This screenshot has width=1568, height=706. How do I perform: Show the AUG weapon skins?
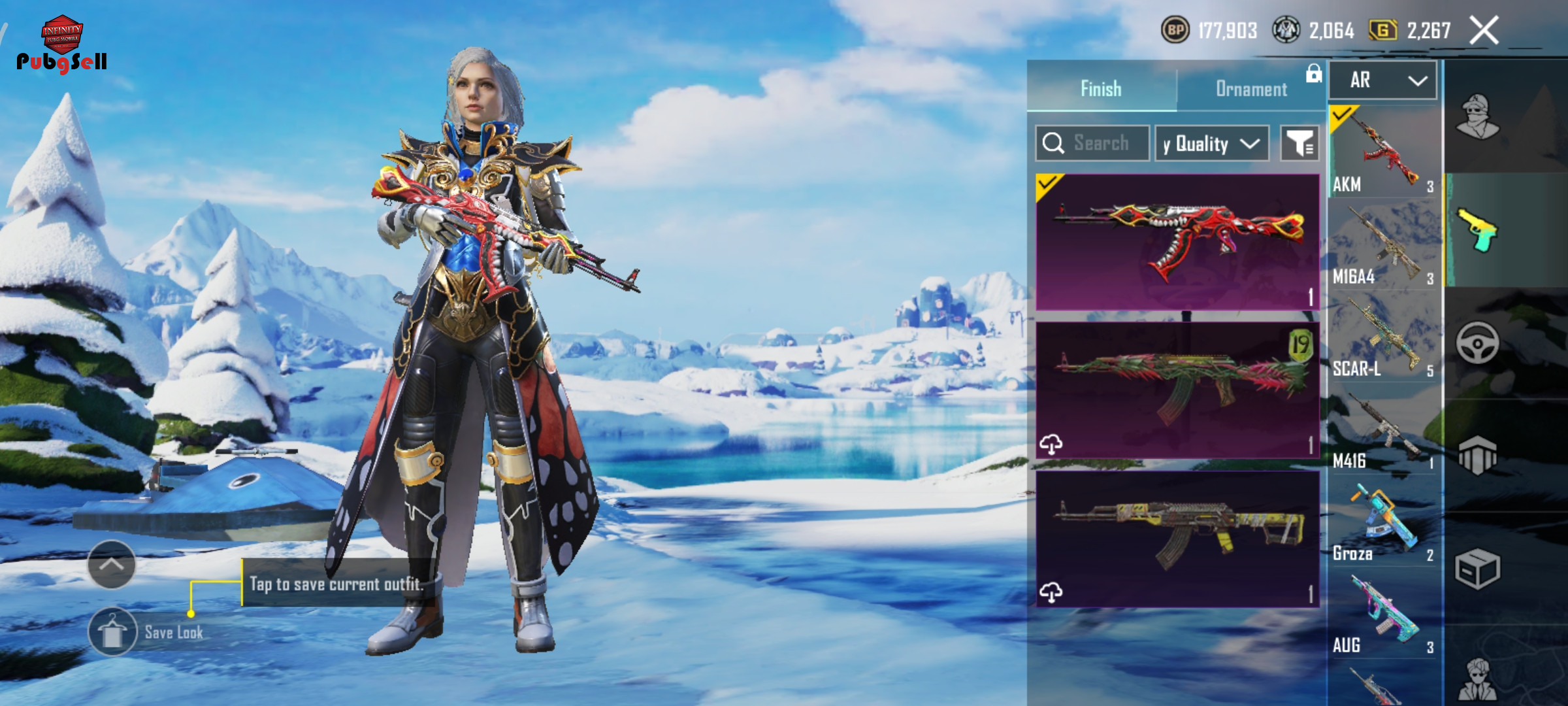pos(1384,614)
